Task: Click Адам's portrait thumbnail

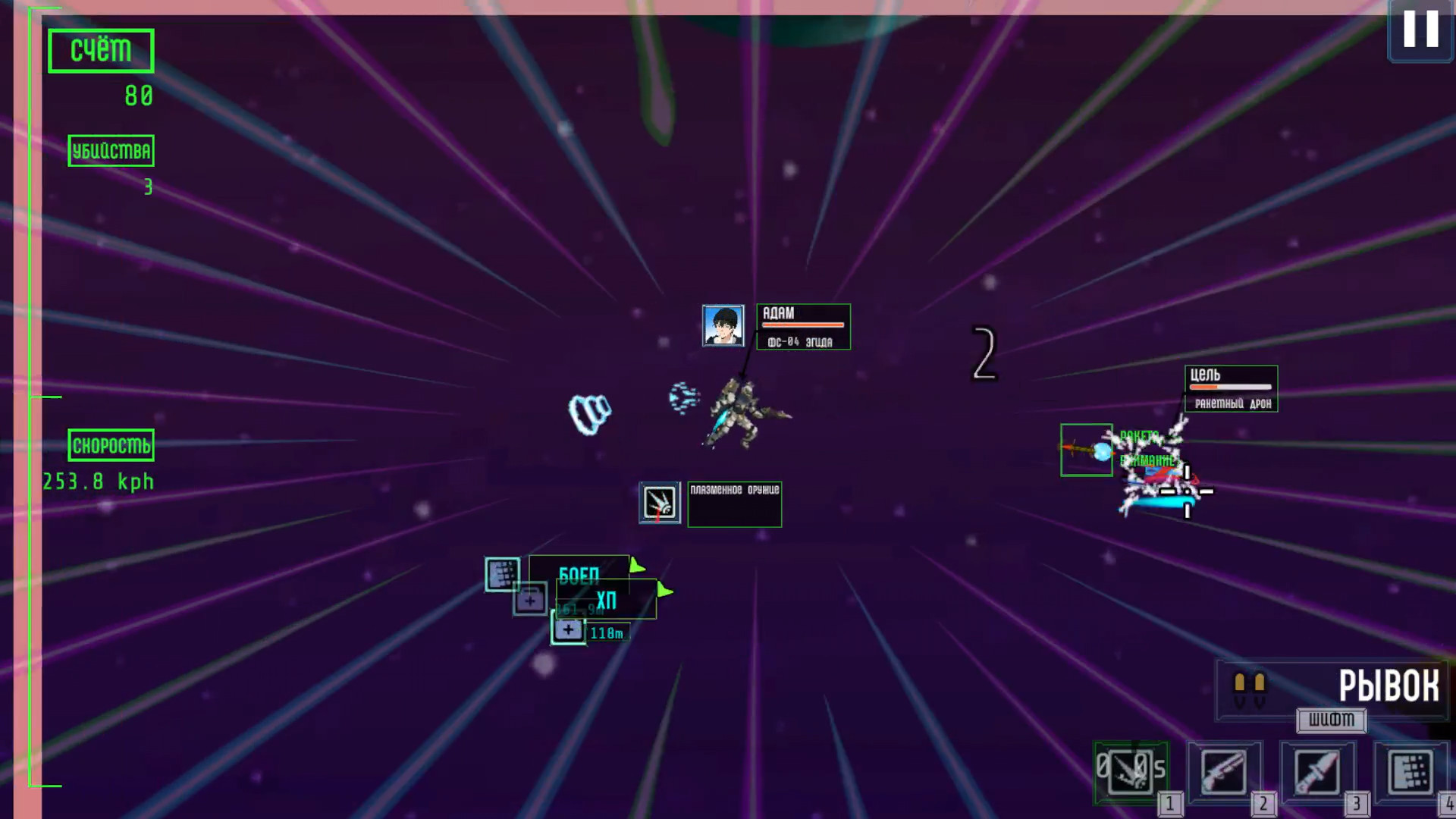Action: click(723, 326)
